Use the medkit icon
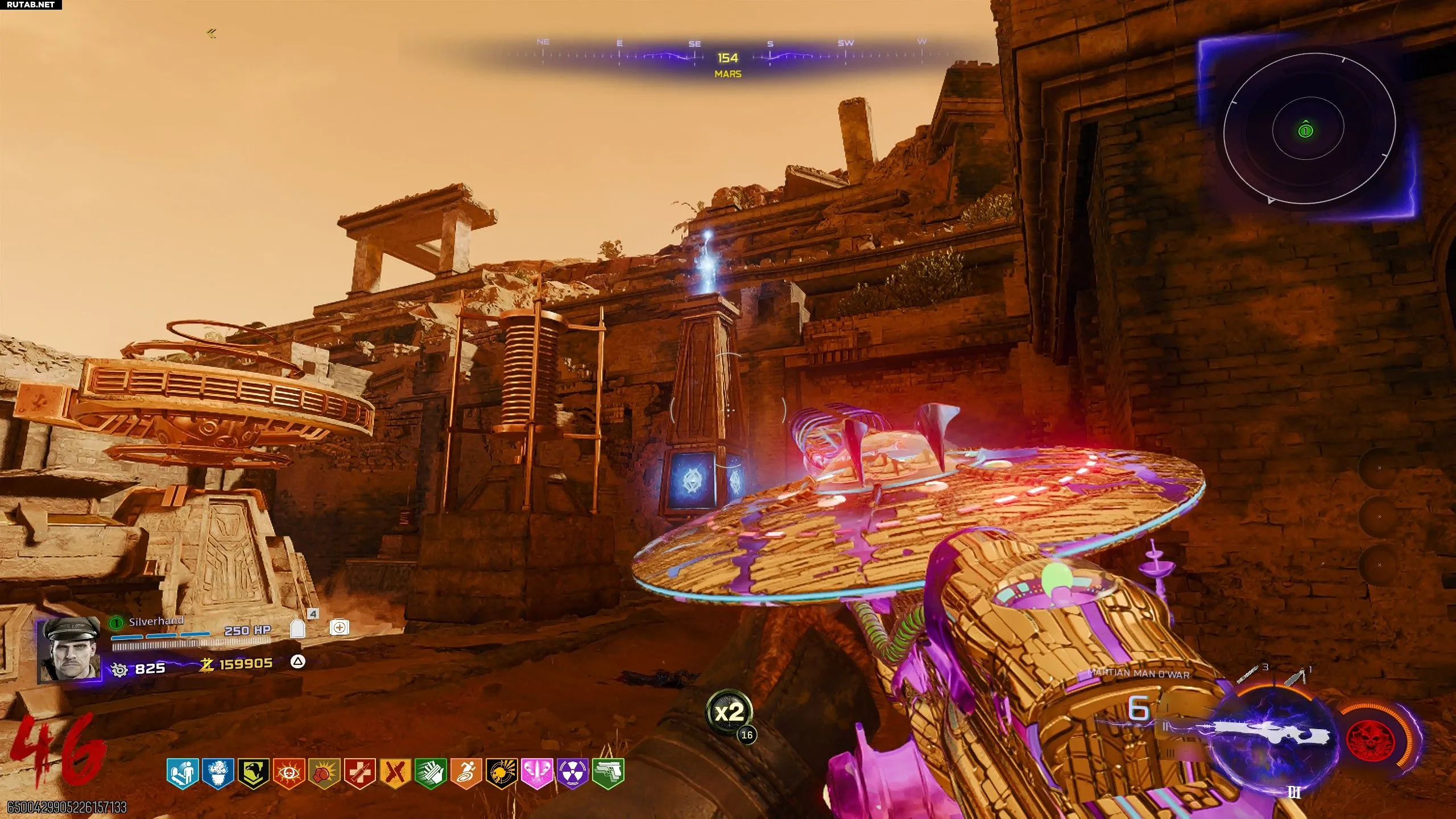Screen dimensions: 1456x819 click(x=339, y=627)
